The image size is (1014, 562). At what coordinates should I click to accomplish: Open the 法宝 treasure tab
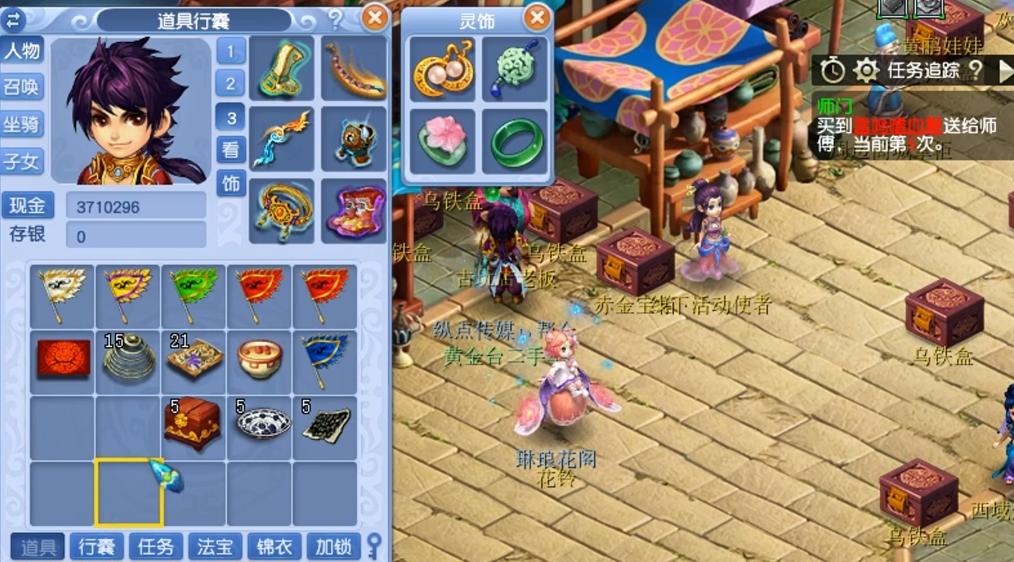point(215,546)
